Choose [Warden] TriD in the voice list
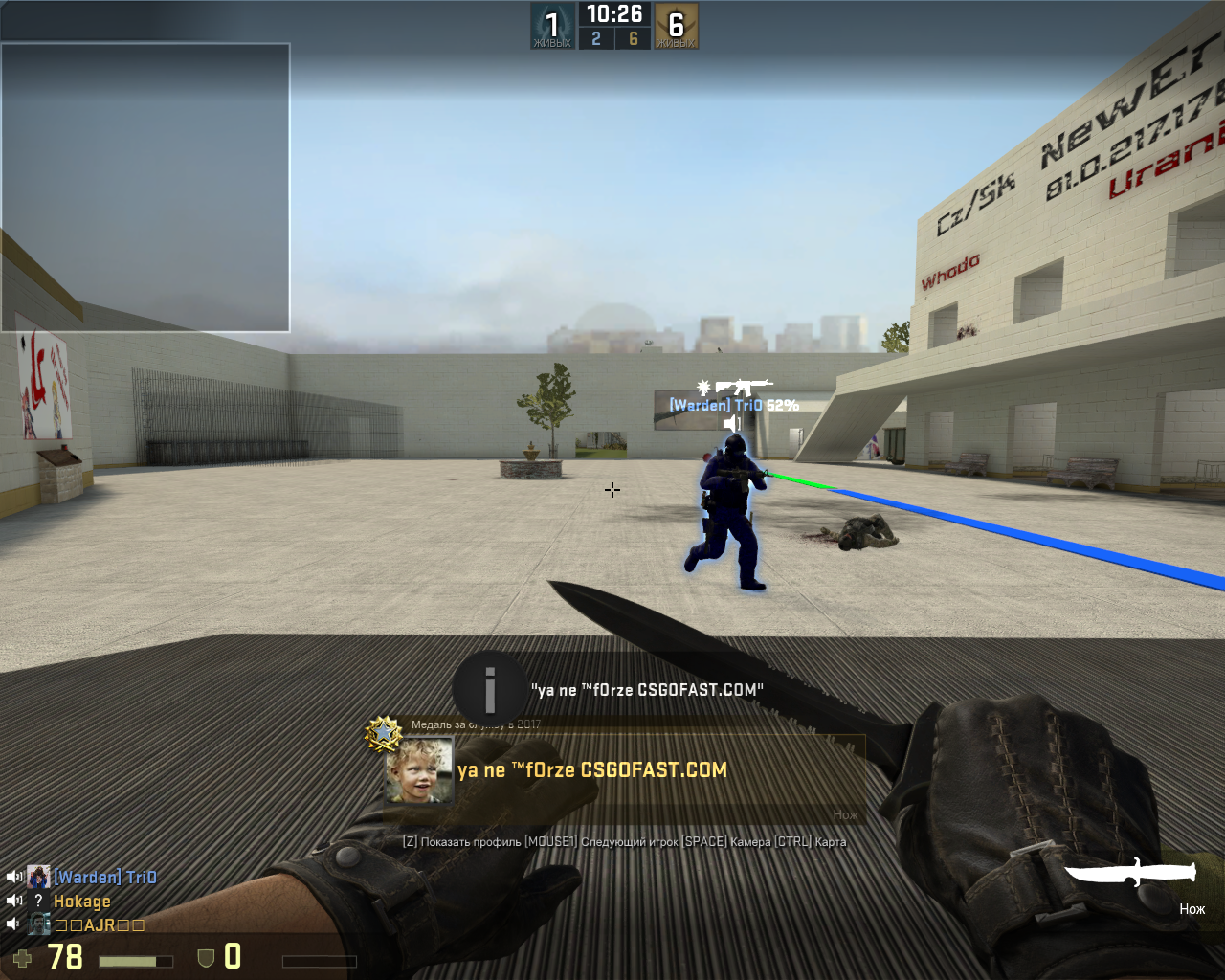 [x=105, y=877]
